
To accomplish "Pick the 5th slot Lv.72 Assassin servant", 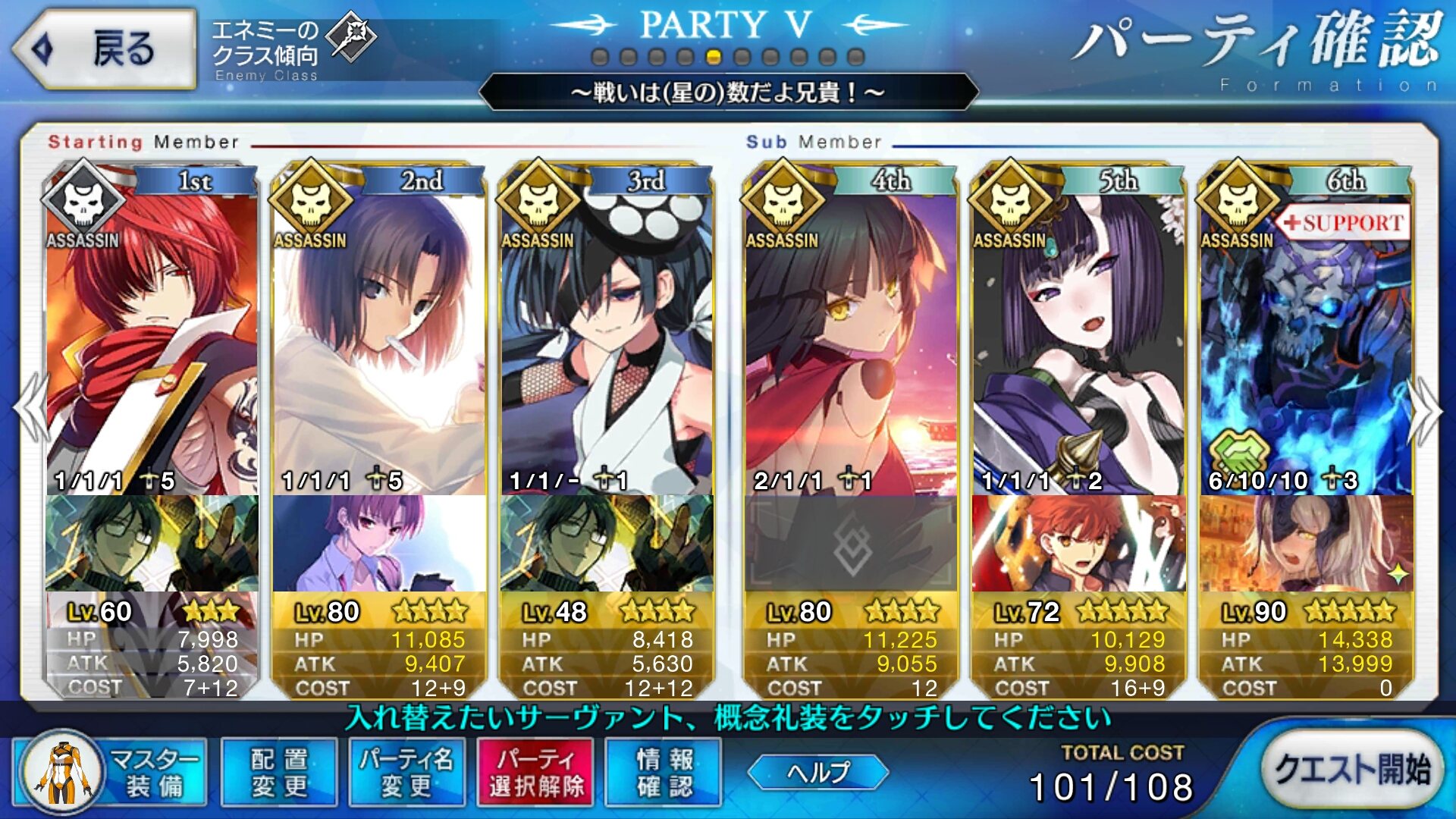I will pos(1078,334).
